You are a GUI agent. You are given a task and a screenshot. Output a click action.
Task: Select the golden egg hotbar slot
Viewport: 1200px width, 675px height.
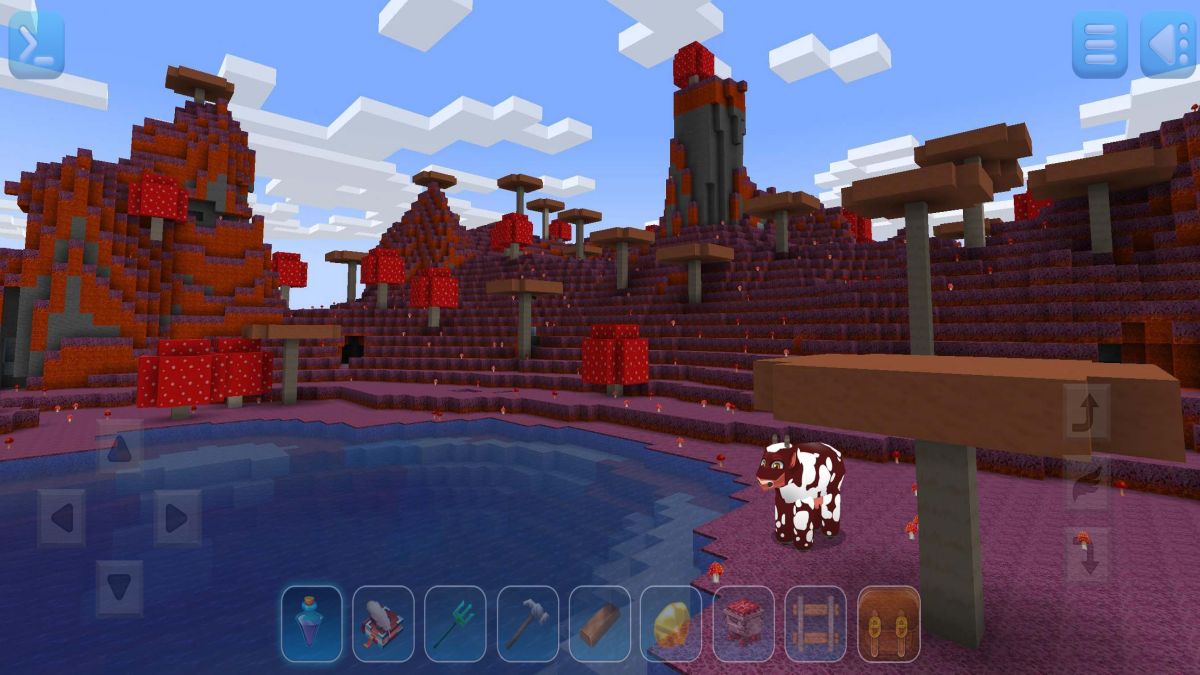(x=671, y=624)
